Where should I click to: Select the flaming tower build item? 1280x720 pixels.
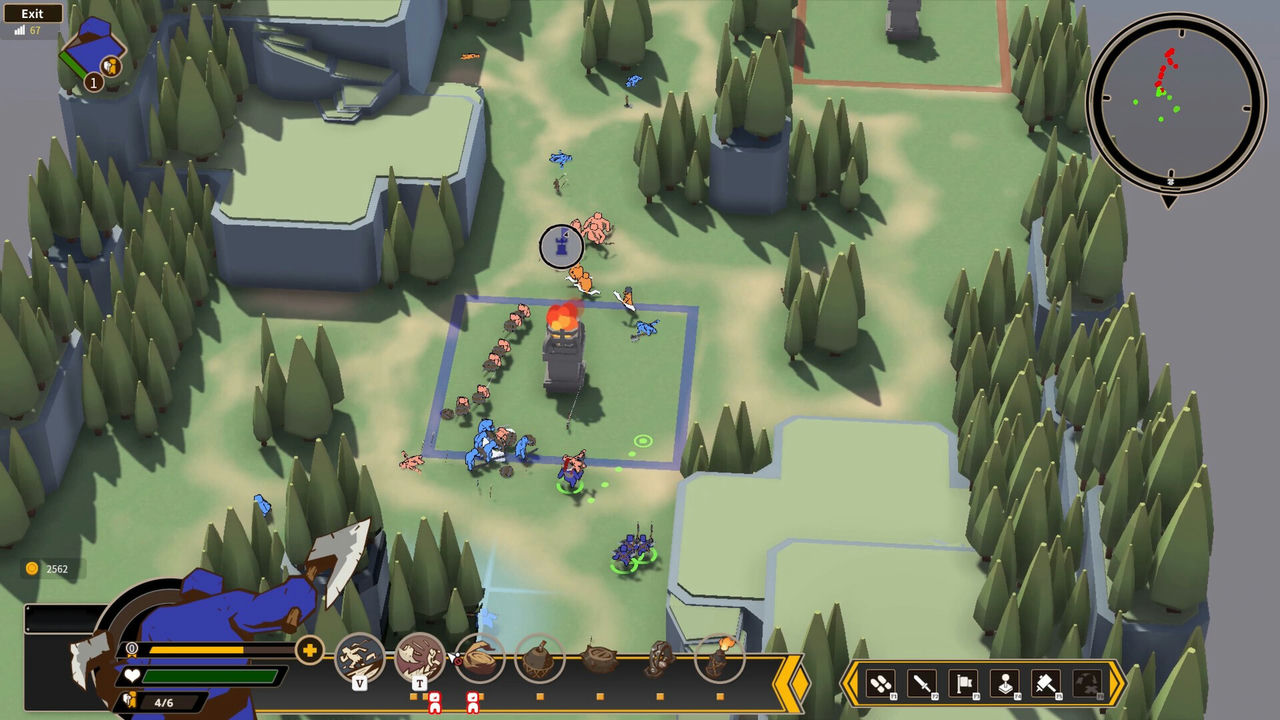point(720,657)
